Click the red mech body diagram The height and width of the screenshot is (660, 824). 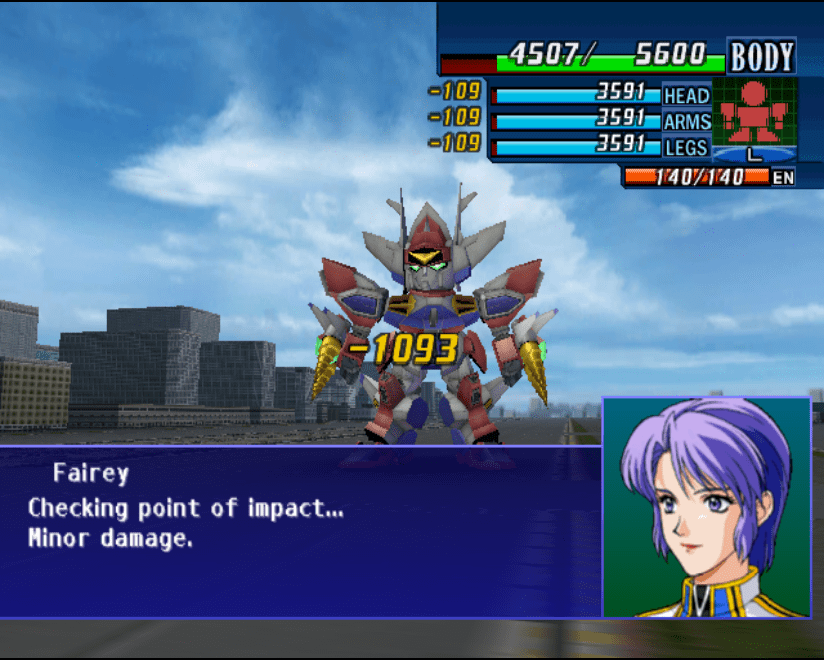tap(754, 115)
